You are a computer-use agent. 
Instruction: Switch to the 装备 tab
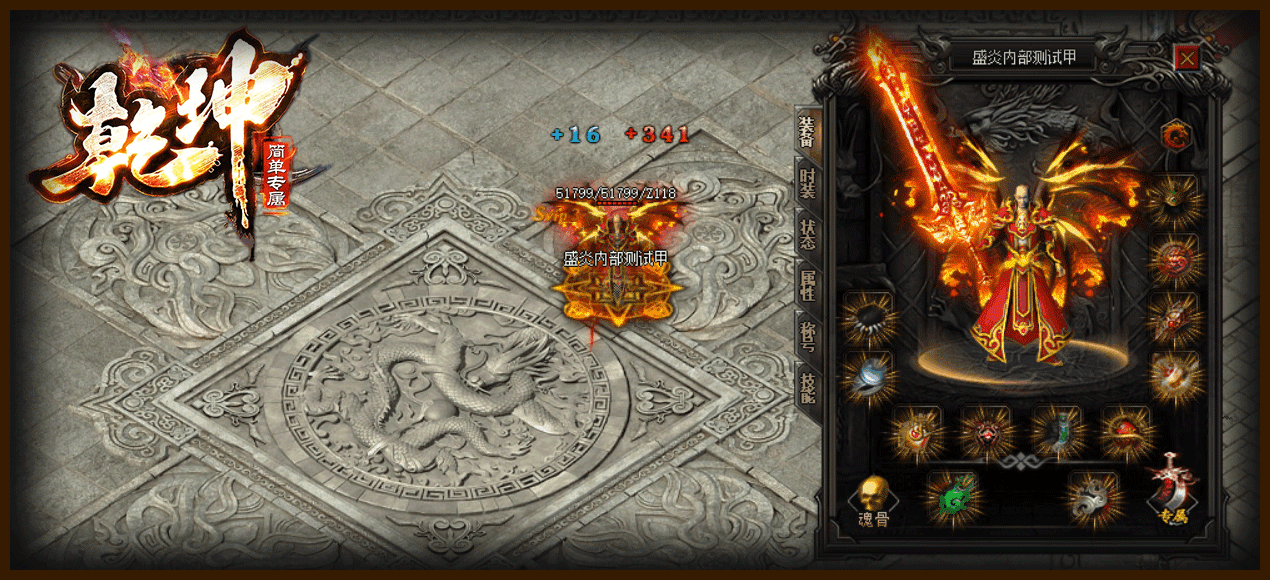tap(806, 131)
